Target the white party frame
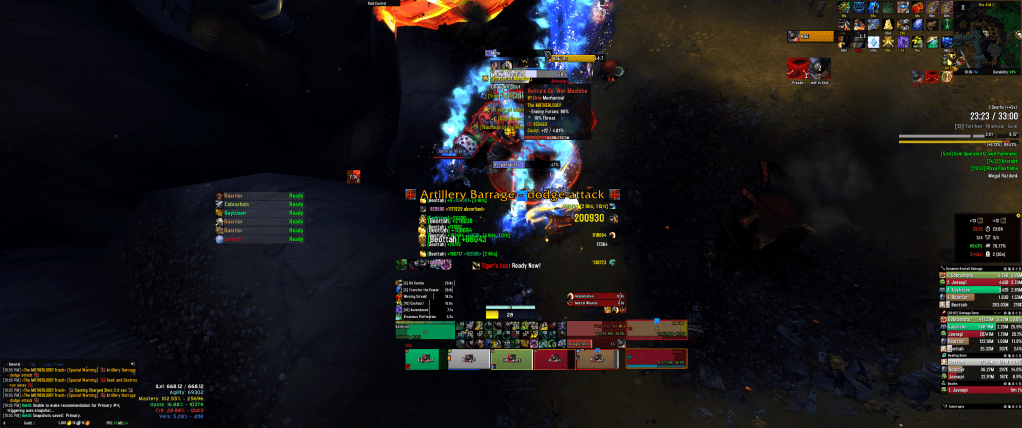Image resolution: width=1022 pixels, height=428 pixels. coord(468,359)
